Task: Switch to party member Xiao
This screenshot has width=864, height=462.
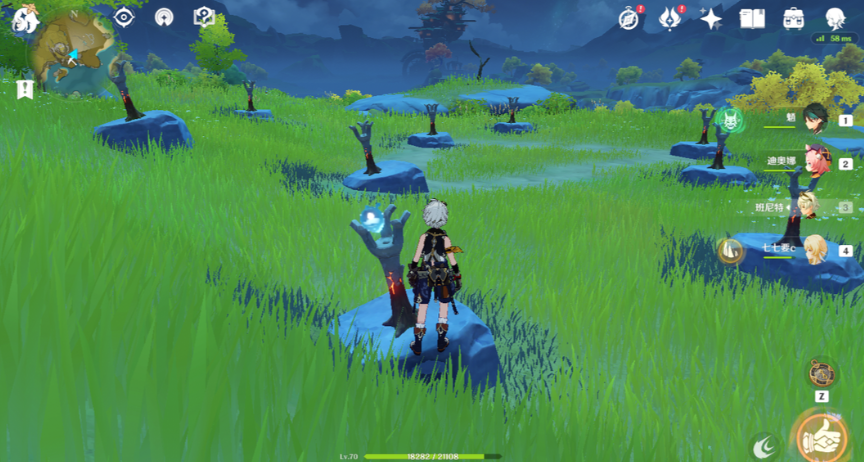Action: click(817, 119)
